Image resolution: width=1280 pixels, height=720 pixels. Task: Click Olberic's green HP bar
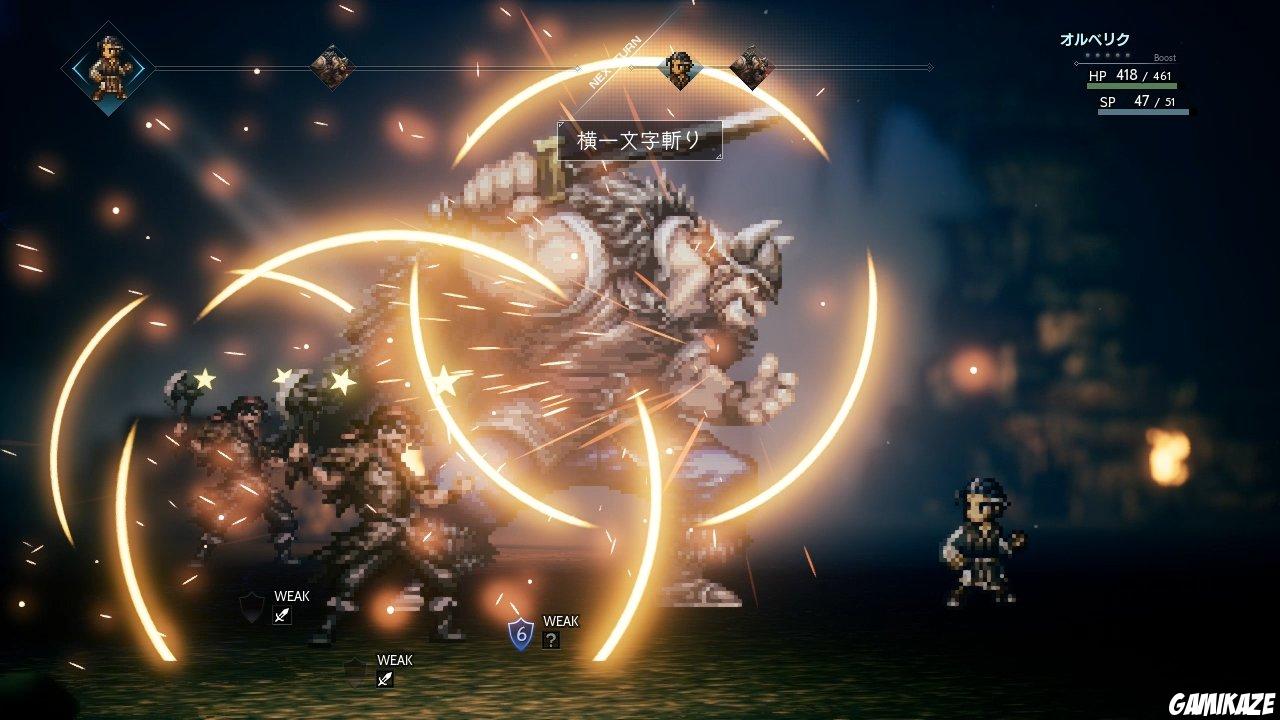click(1132, 86)
